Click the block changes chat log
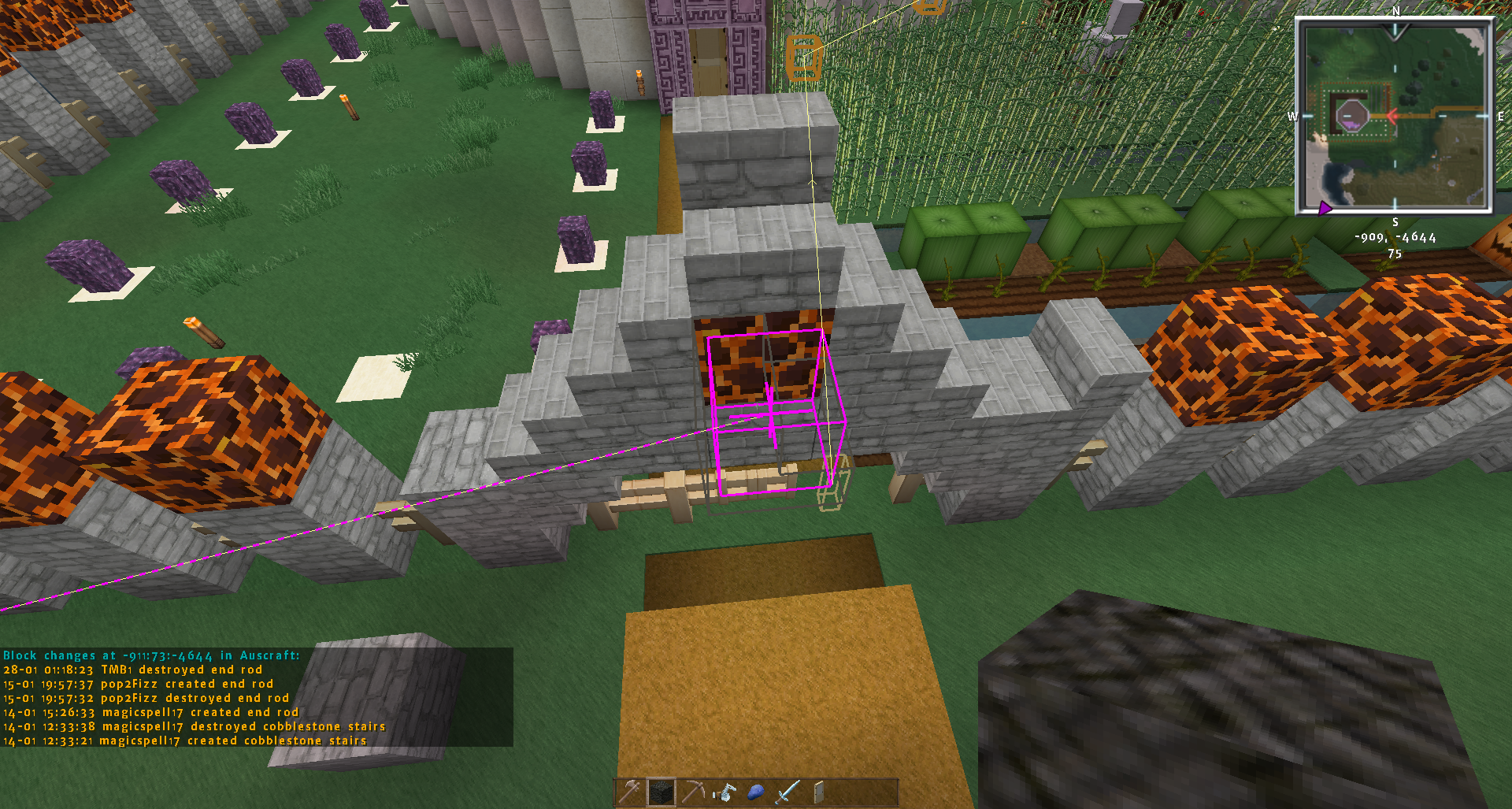This screenshot has height=809, width=1512. tap(257, 698)
